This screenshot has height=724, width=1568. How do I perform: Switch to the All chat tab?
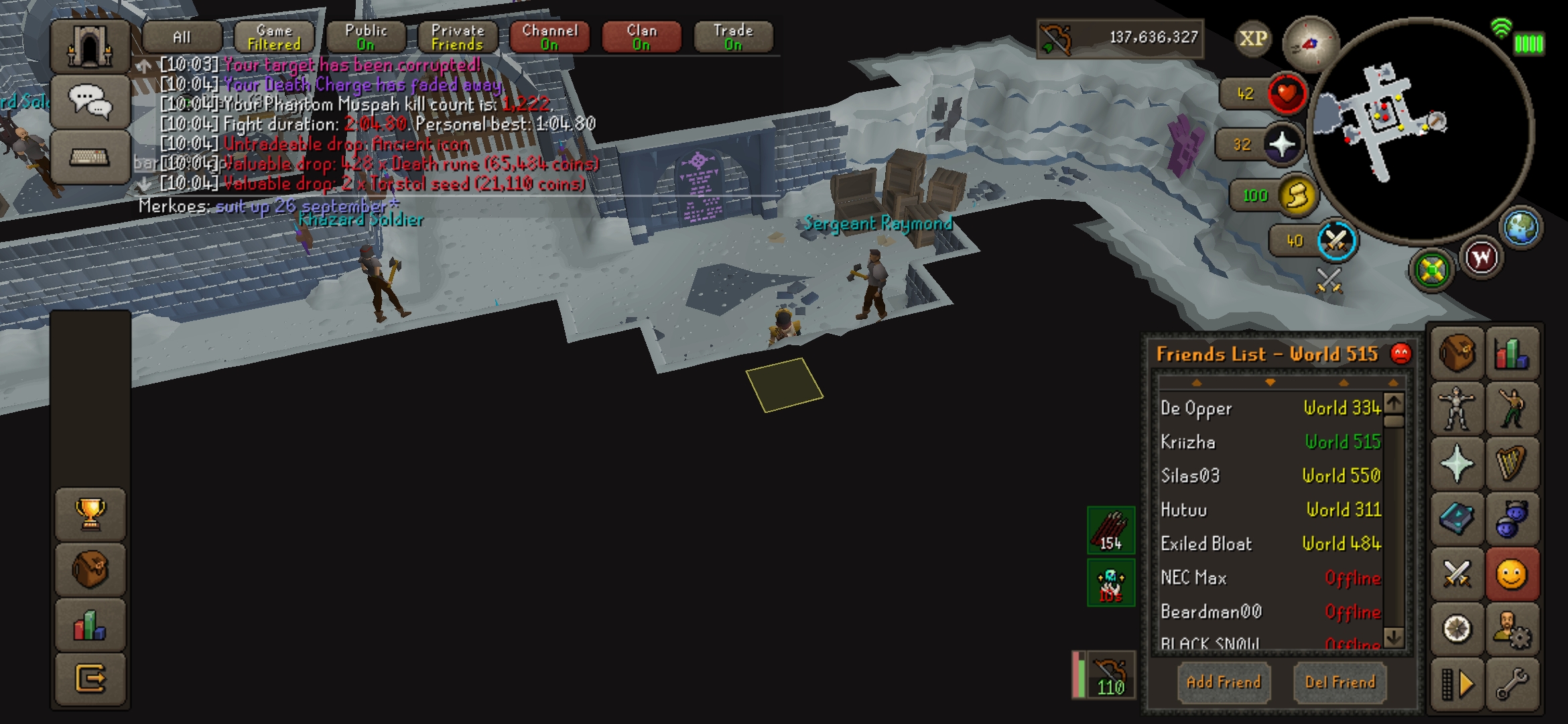coord(182,37)
